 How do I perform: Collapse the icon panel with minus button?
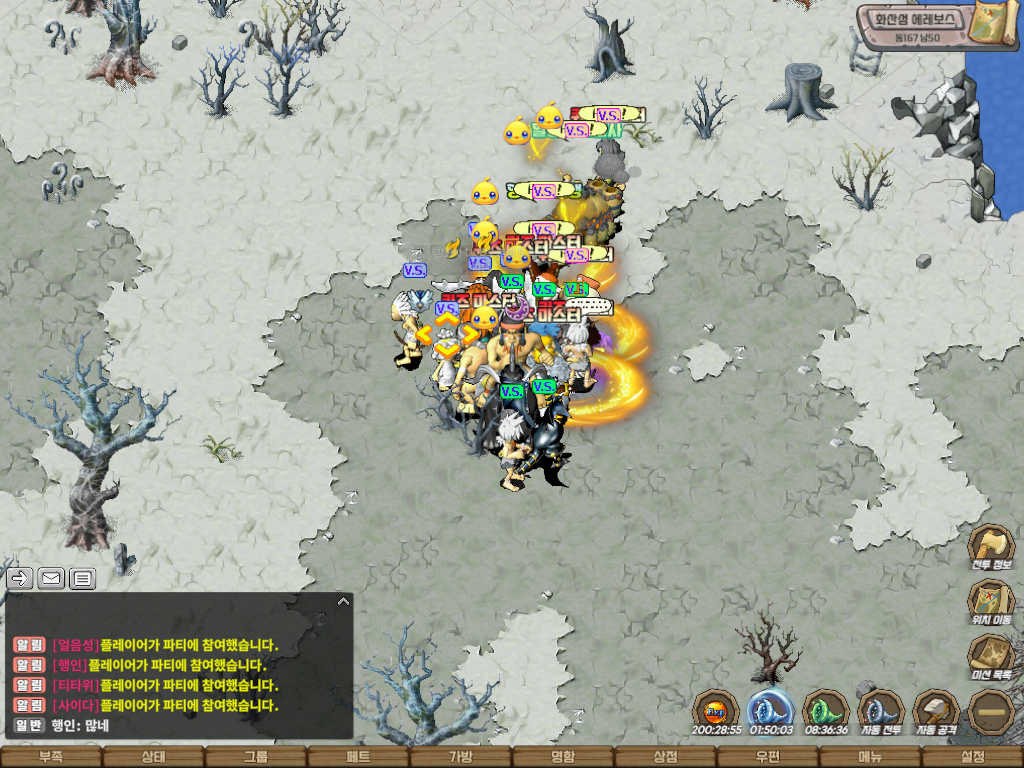coord(991,711)
